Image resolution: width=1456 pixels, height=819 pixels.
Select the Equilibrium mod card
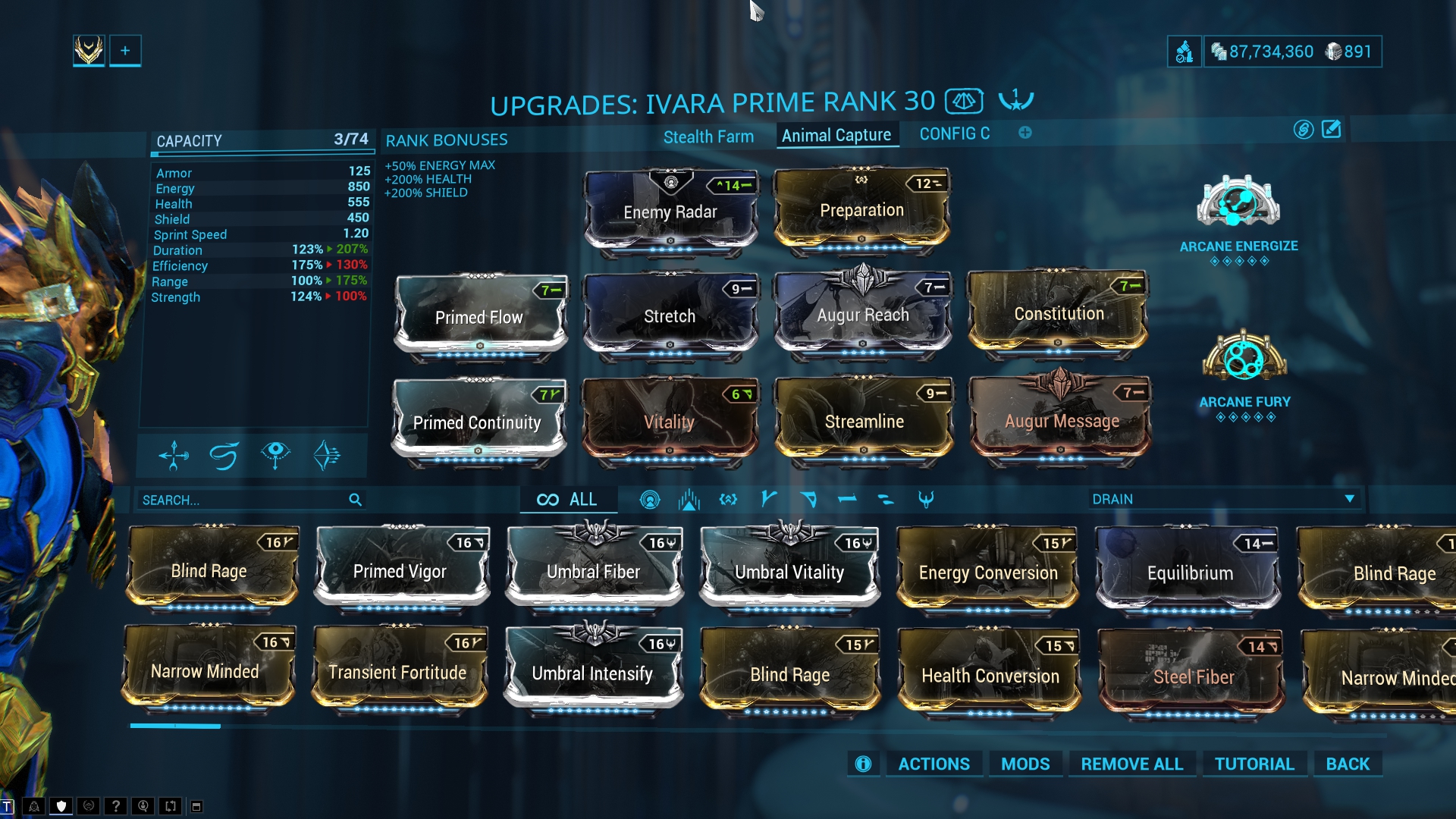tap(1189, 573)
